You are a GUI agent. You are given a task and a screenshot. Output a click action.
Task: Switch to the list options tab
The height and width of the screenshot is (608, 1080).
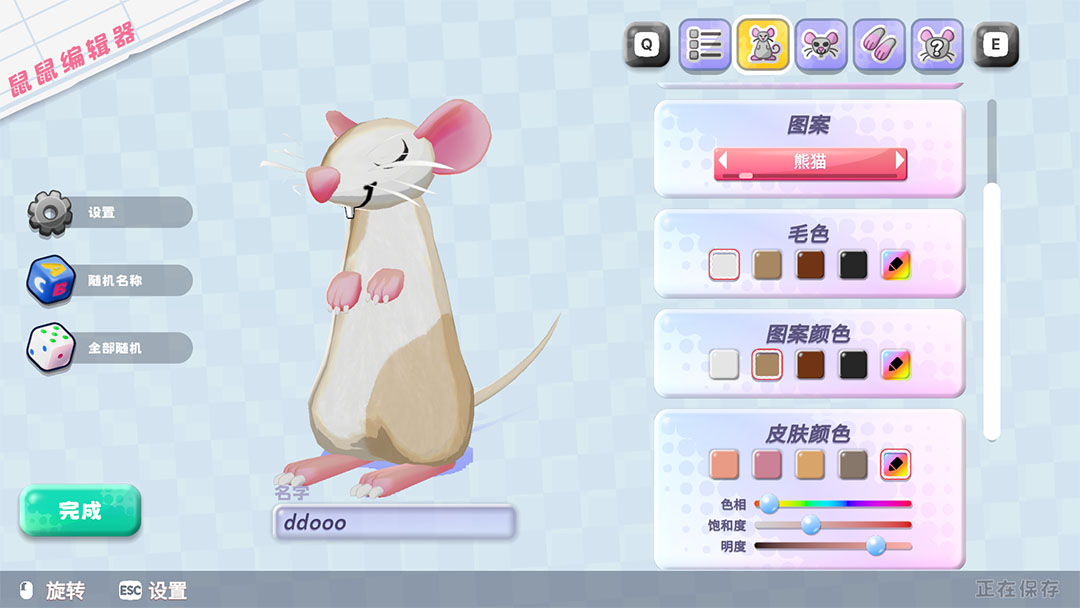[705, 45]
